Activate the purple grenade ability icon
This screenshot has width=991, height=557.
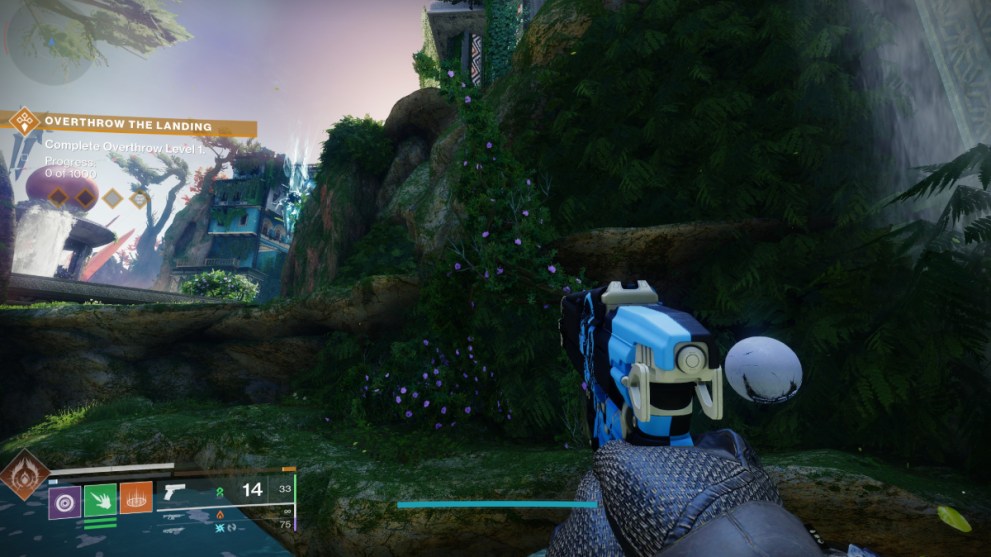point(65,498)
